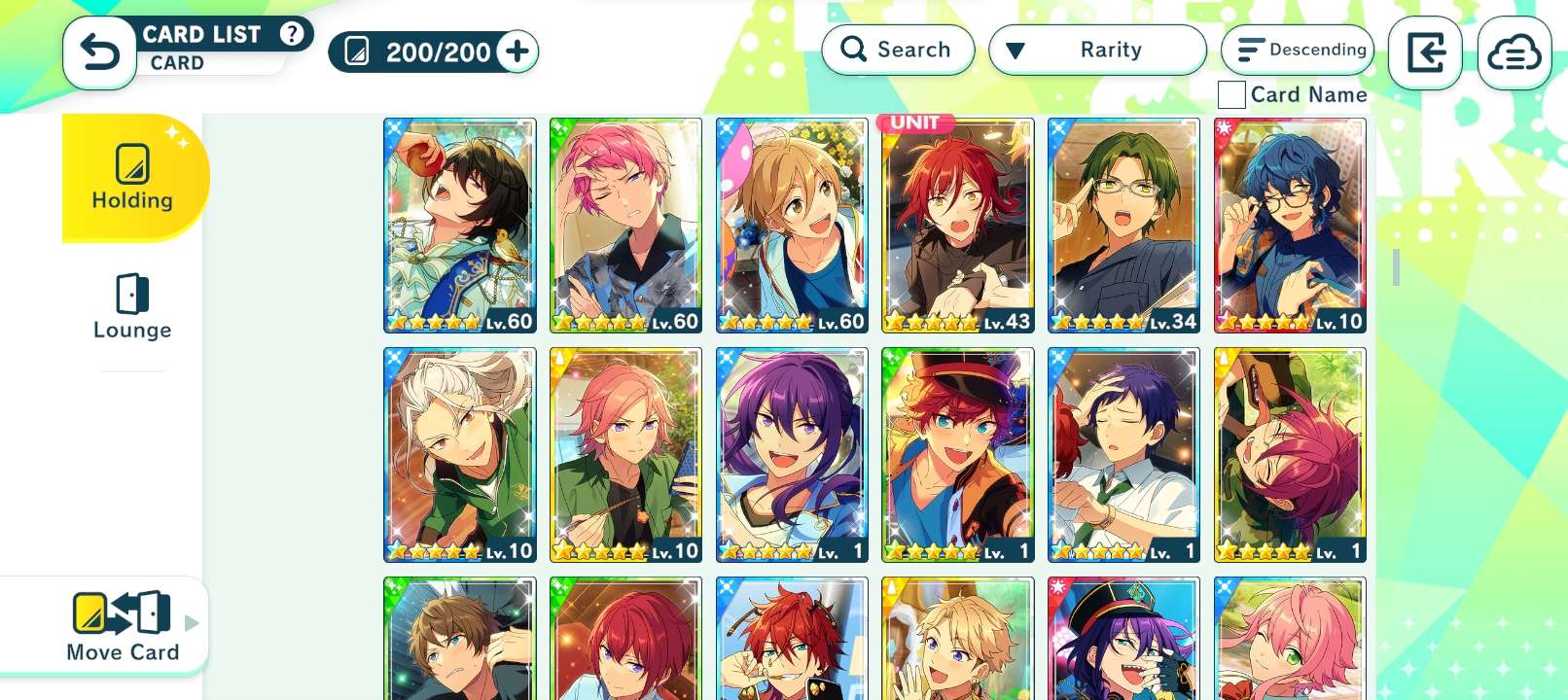Select the red-haired boy with black cap card

pyautogui.click(x=958, y=455)
